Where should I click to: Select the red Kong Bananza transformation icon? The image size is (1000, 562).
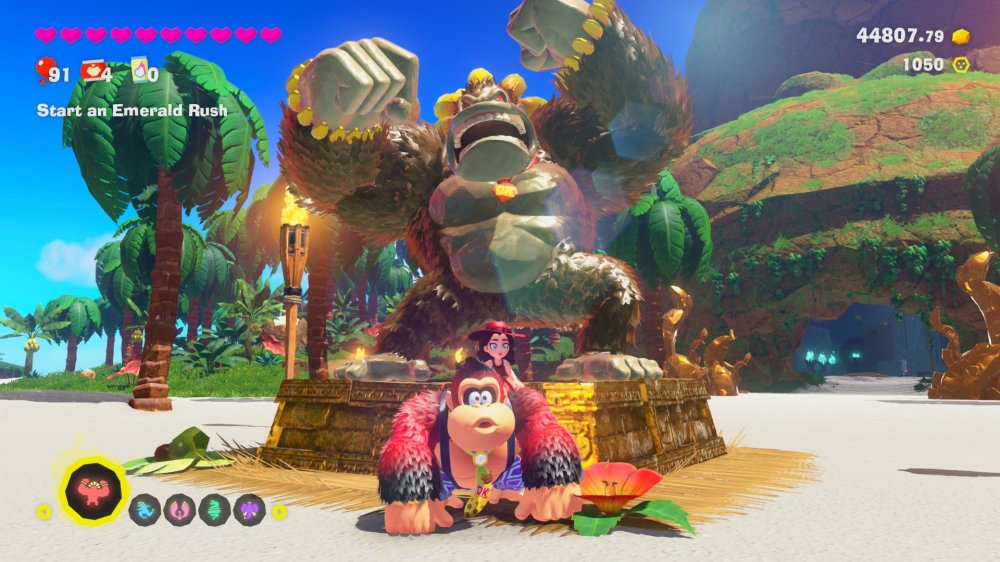[93, 491]
